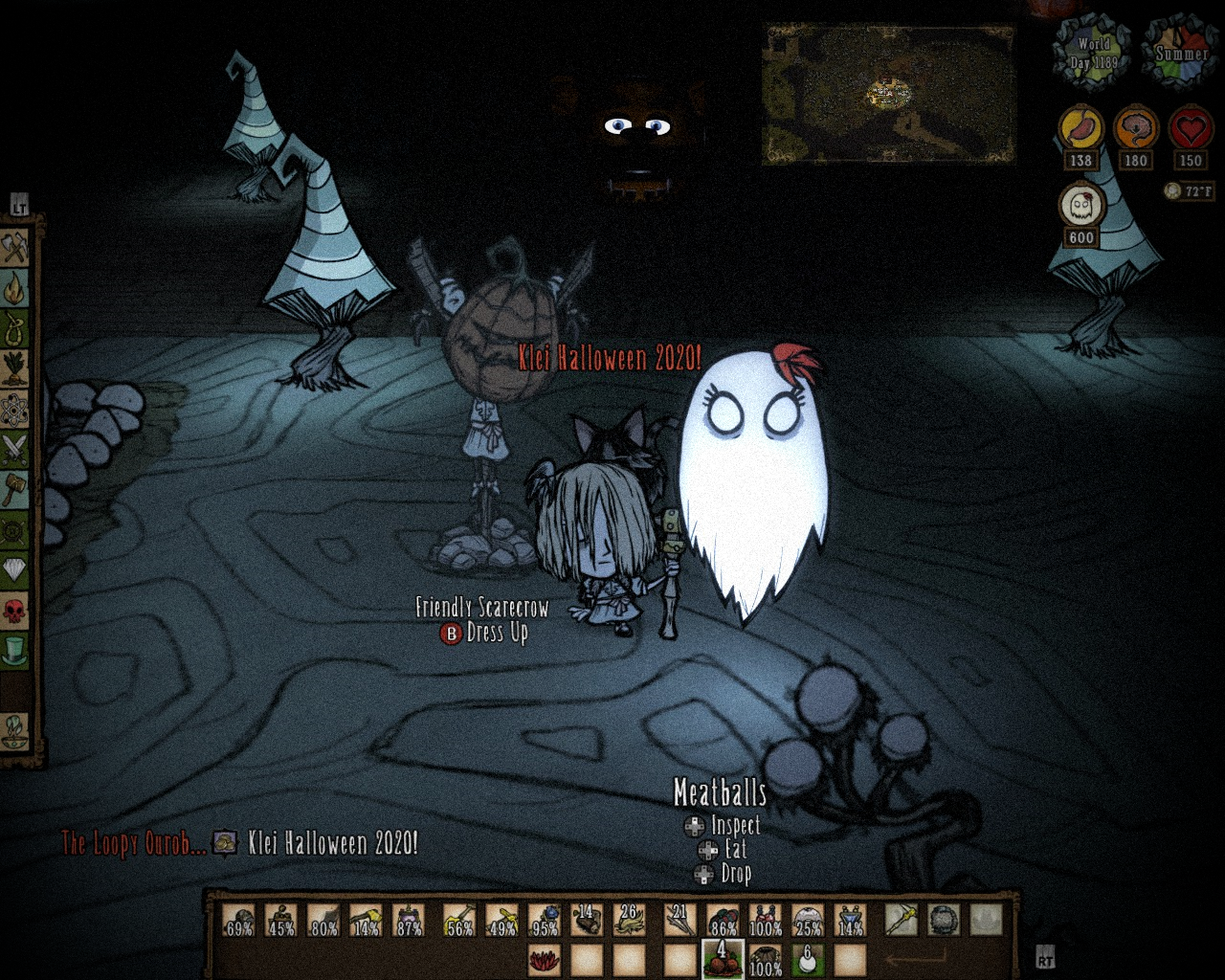Select the Meatballs stack in the inventory
Screen dimensions: 1225x980
click(723, 959)
